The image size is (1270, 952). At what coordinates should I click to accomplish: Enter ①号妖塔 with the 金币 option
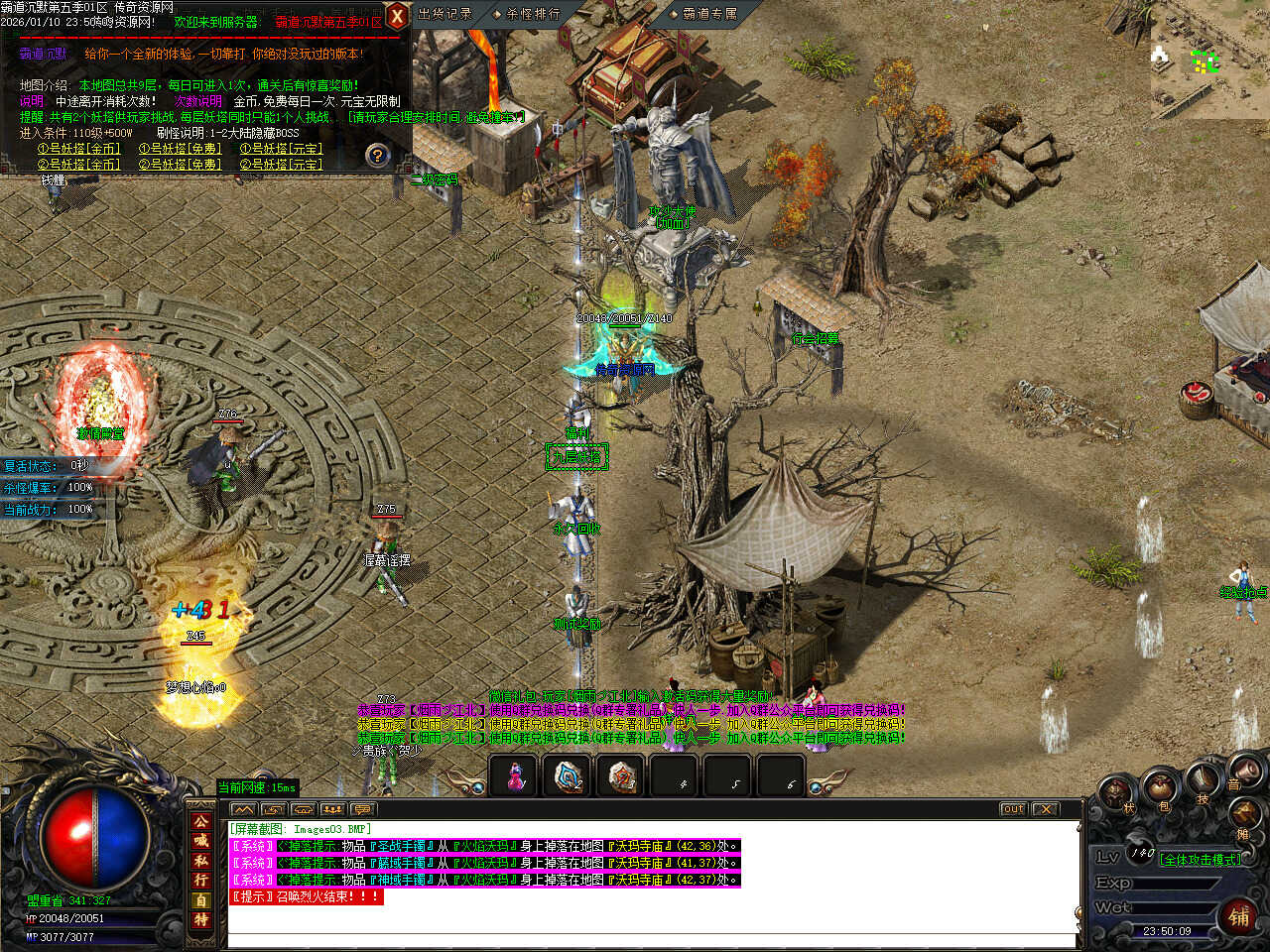click(78, 149)
